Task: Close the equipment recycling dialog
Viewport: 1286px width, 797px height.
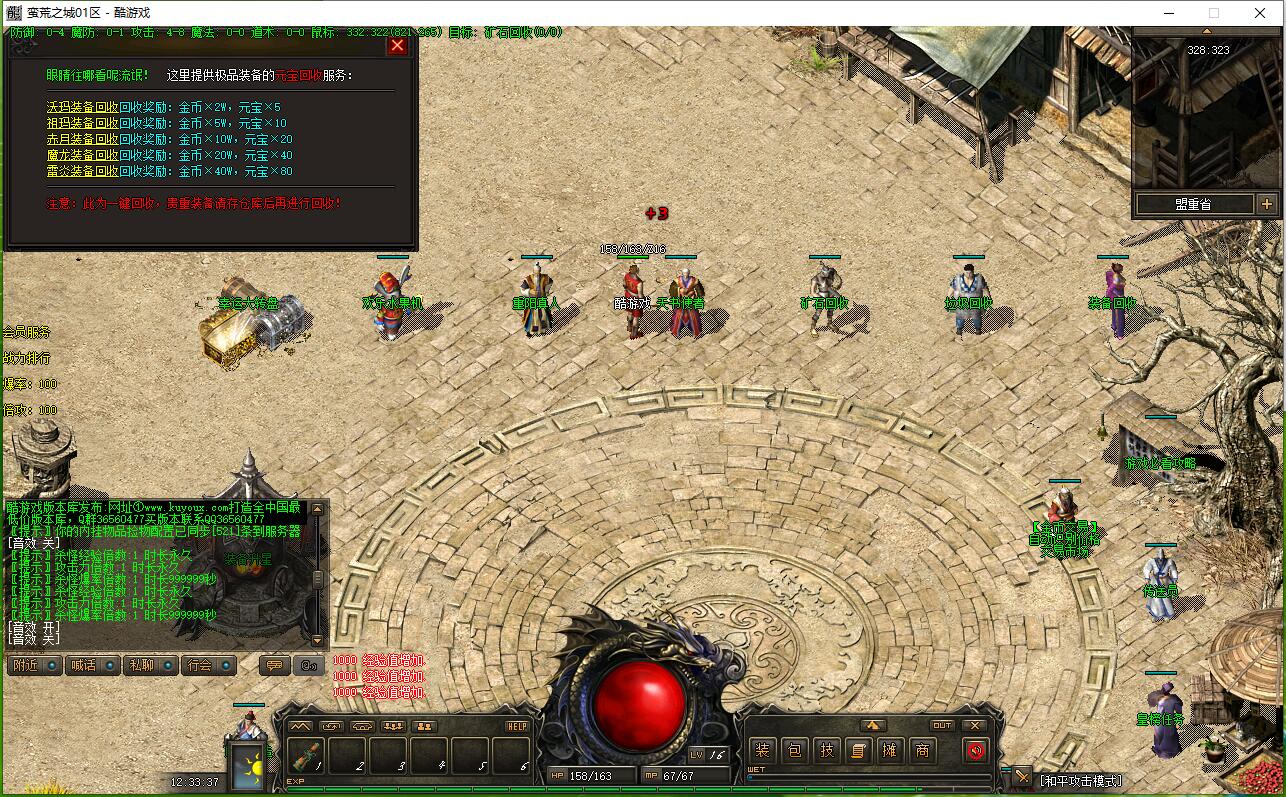Action: pyautogui.click(x=397, y=45)
